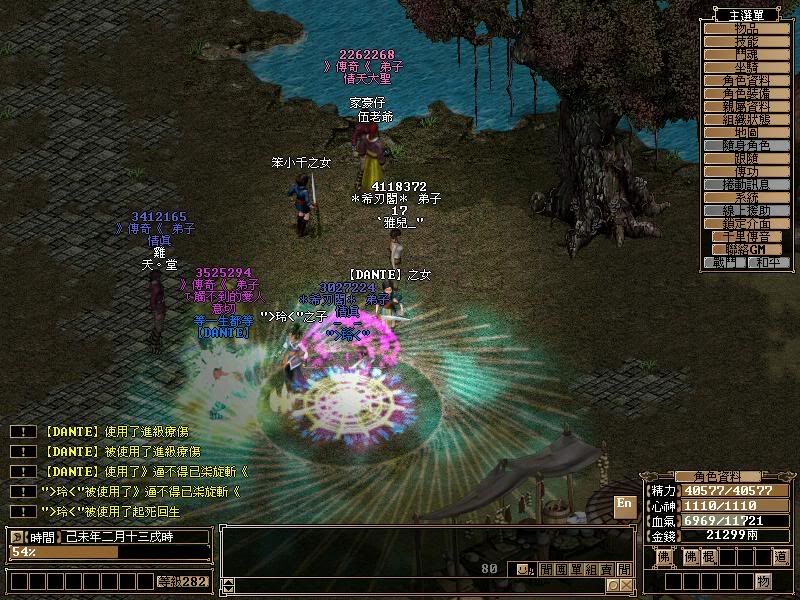Viewport: 800px width, 600px height.
Task: Click the 物 item button beside quick slots
Action: pyautogui.click(x=764, y=581)
